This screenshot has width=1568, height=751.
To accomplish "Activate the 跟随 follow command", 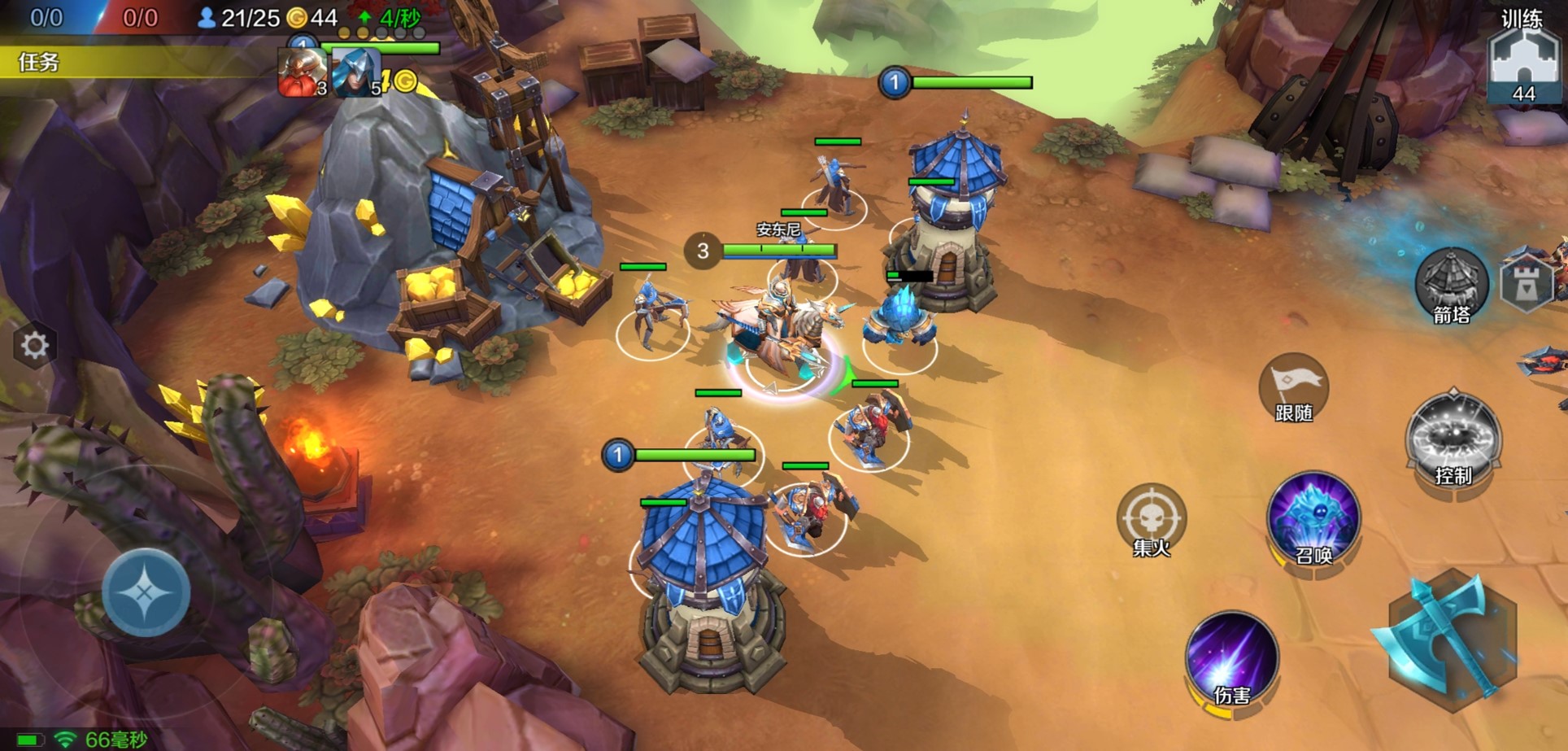I will (x=1293, y=388).
